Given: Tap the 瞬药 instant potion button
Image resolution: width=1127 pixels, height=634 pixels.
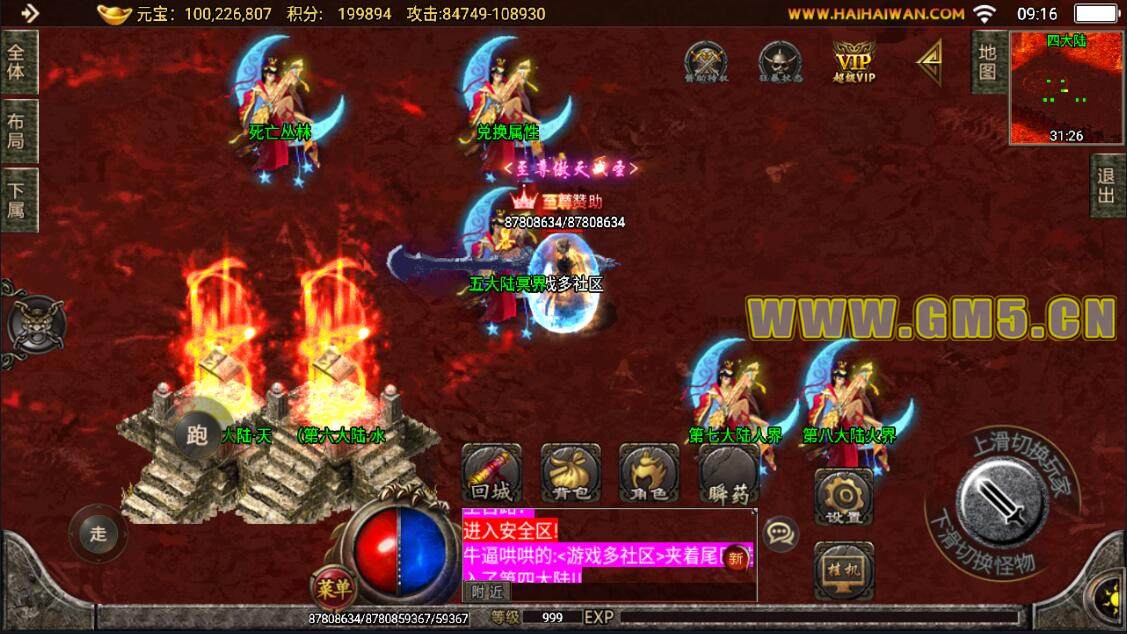Looking at the screenshot, I should click(x=728, y=473).
